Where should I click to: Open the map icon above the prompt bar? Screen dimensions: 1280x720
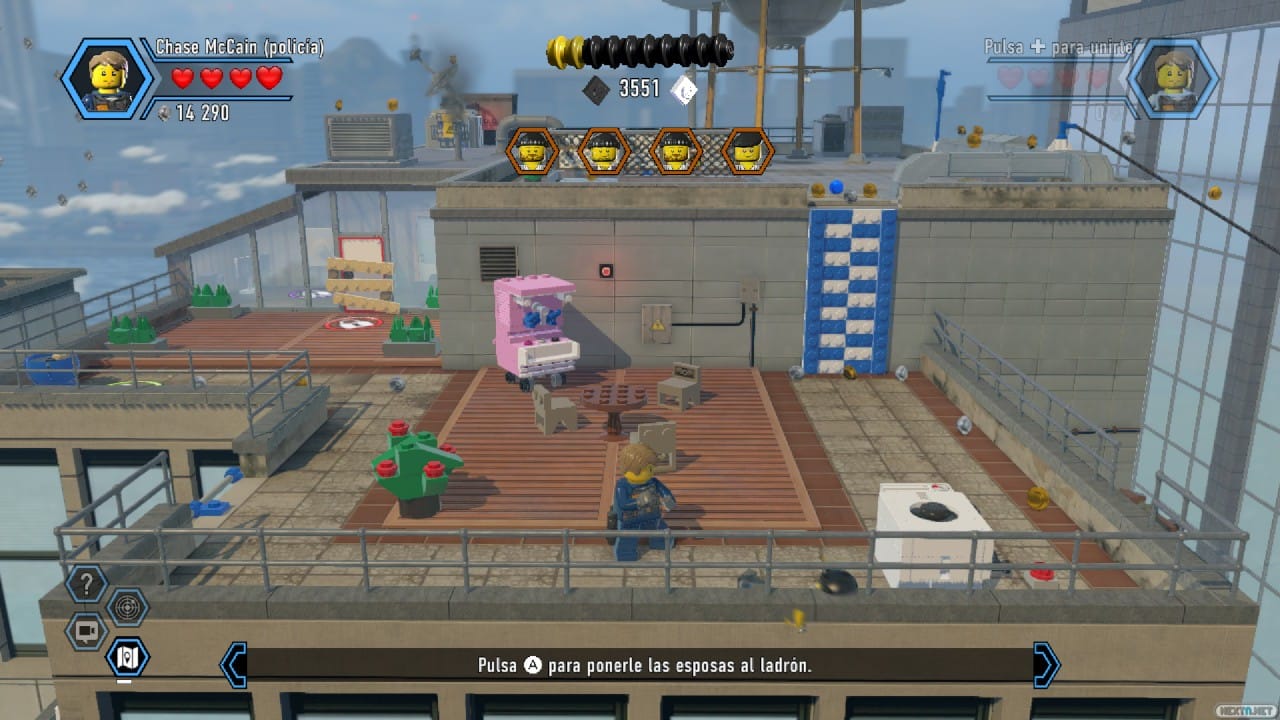coord(125,657)
